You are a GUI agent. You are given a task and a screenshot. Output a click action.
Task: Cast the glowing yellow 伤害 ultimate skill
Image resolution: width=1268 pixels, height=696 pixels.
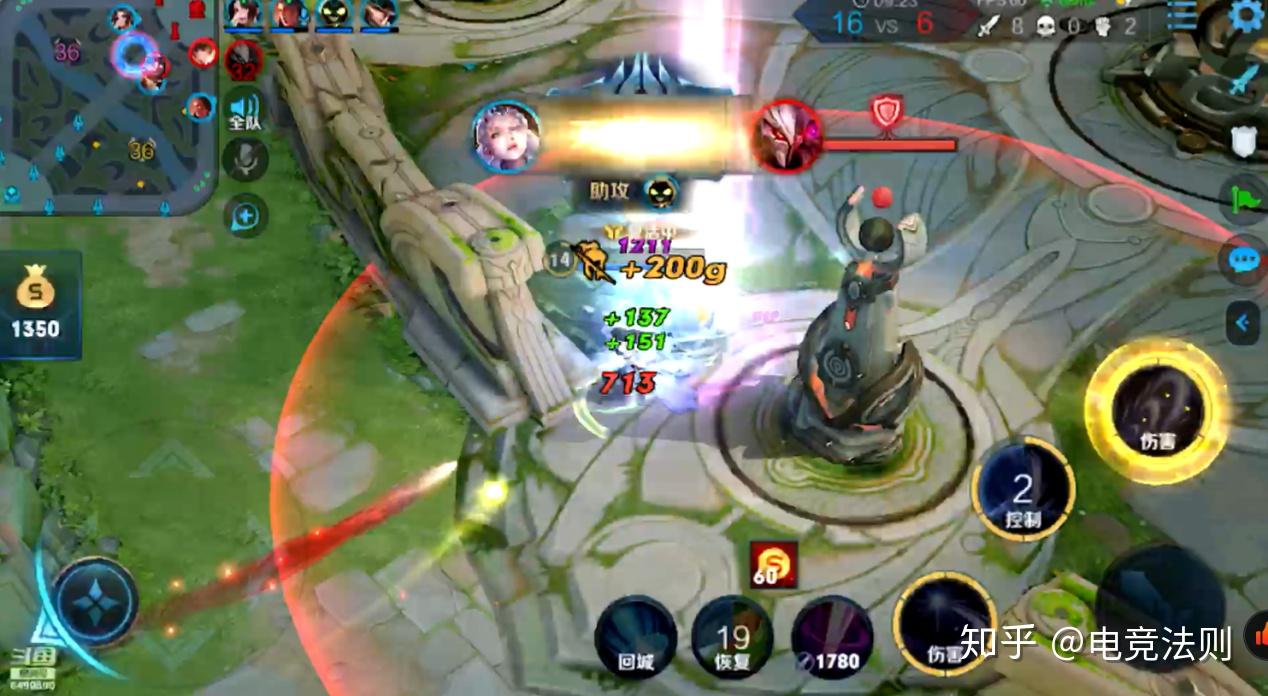(1157, 410)
